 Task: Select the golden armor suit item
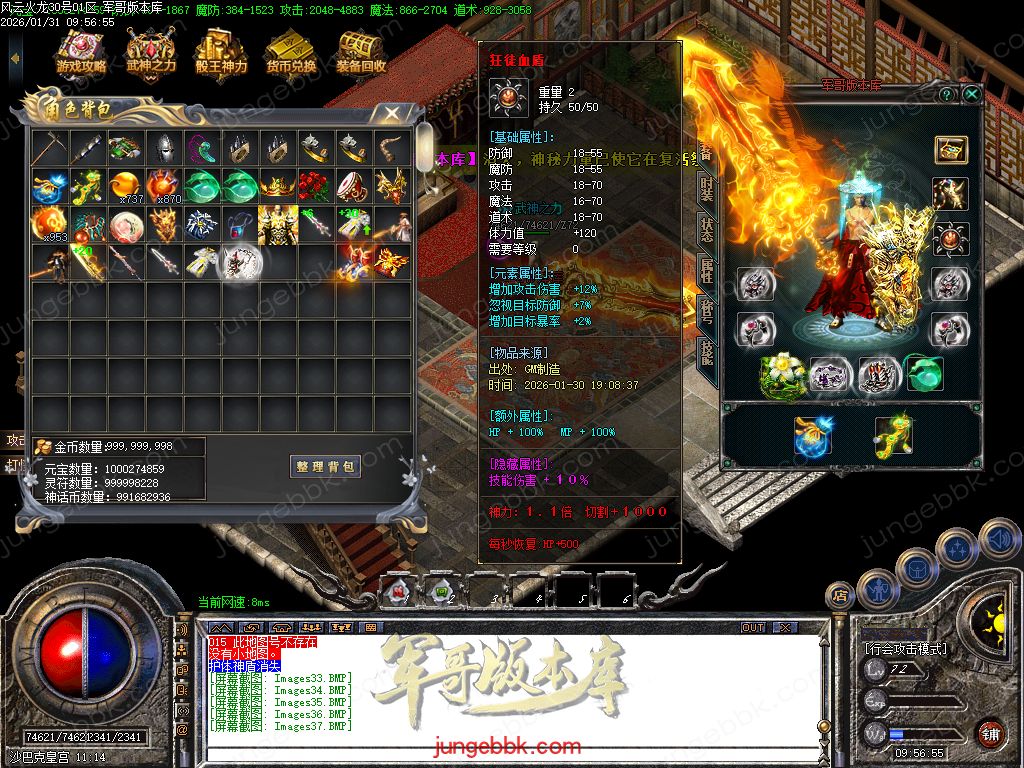tap(279, 225)
